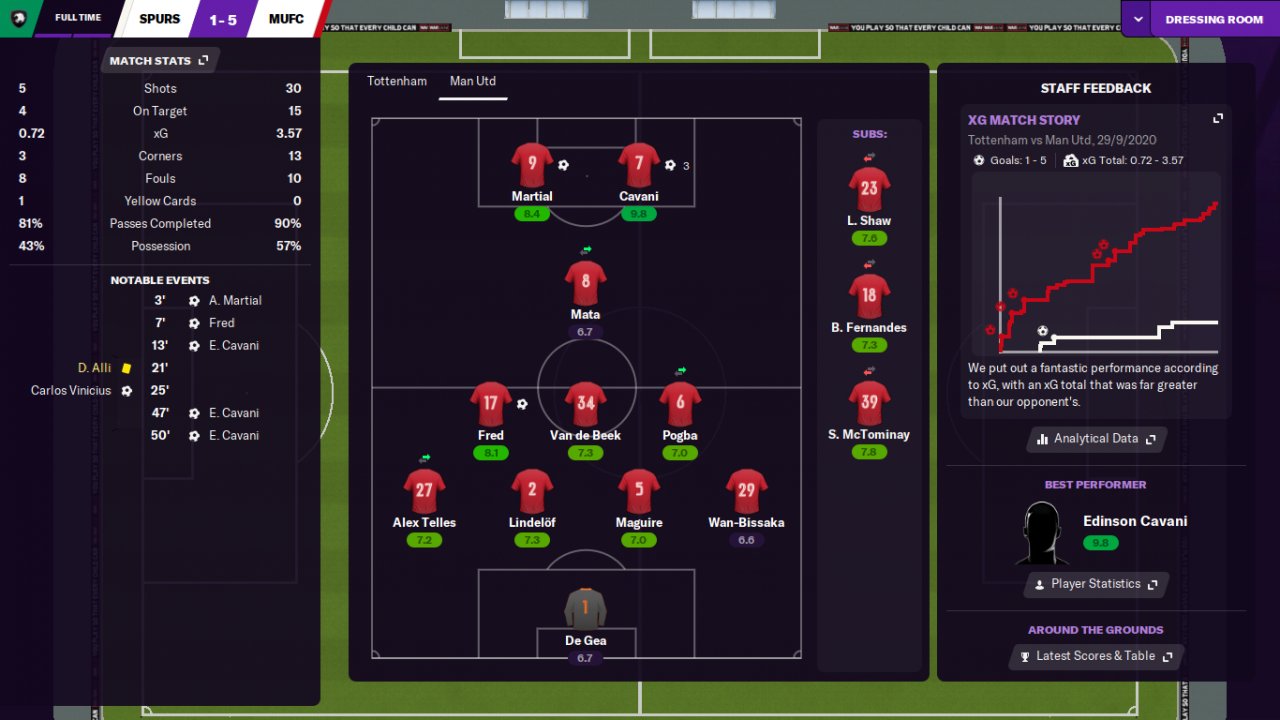Open the Analytical Data view
Image resolution: width=1280 pixels, height=720 pixels.
tap(1096, 439)
